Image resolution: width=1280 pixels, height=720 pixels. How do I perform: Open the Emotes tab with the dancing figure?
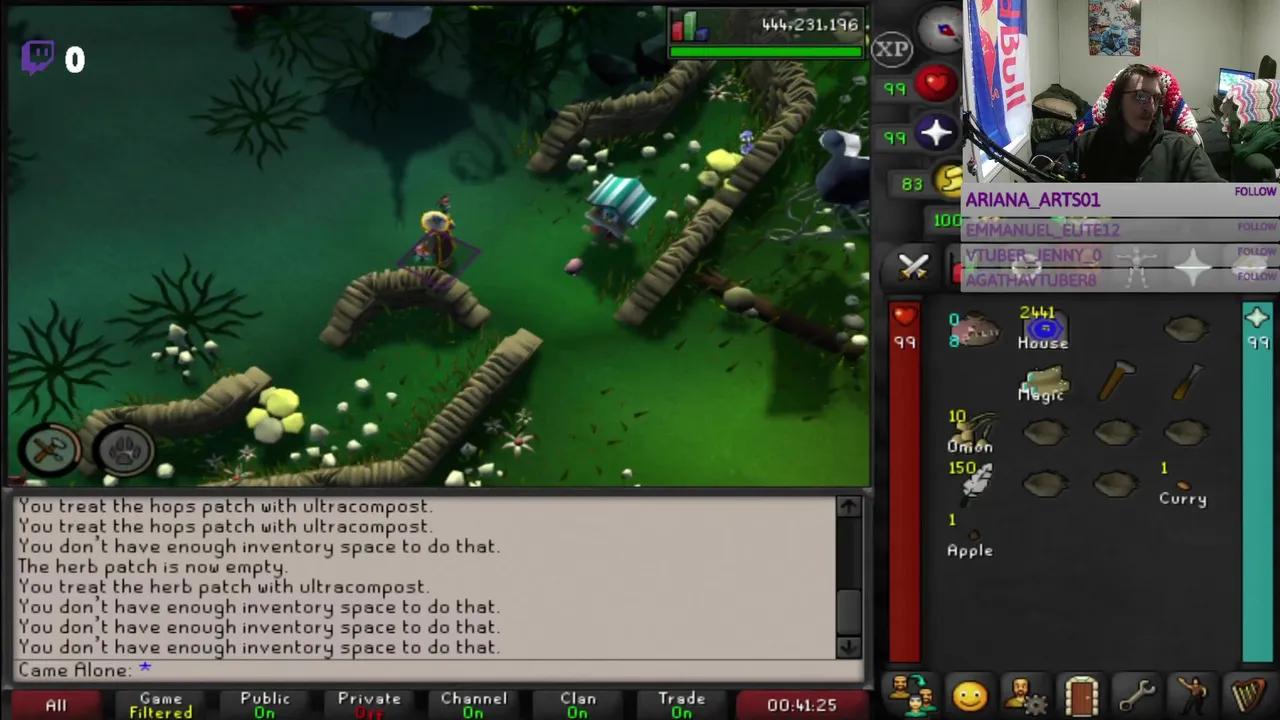tap(1195, 693)
